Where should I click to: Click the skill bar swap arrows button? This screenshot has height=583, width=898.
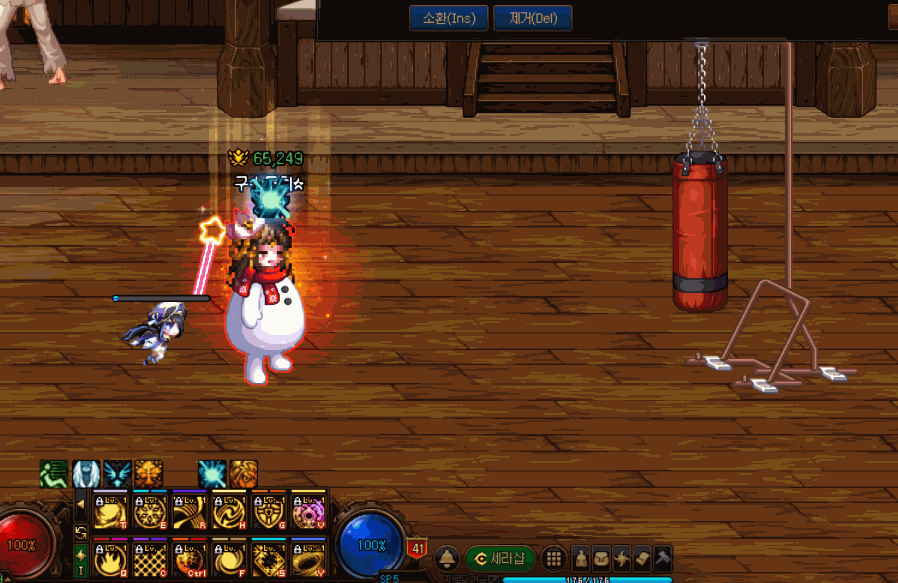pyautogui.click(x=80, y=530)
